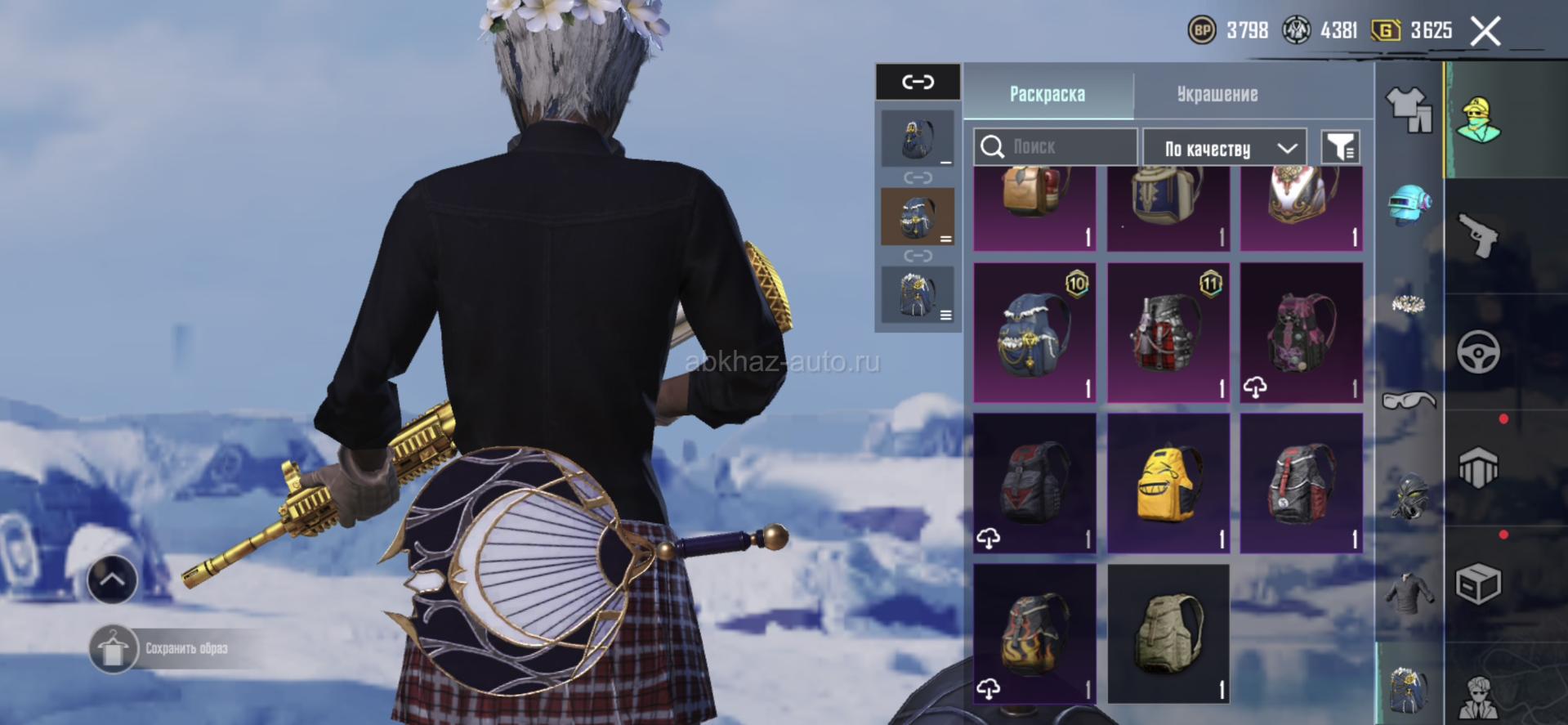Viewport: 1568px width, 725px height.
Task: Pick the default khaki backpack
Action: pos(1168,633)
